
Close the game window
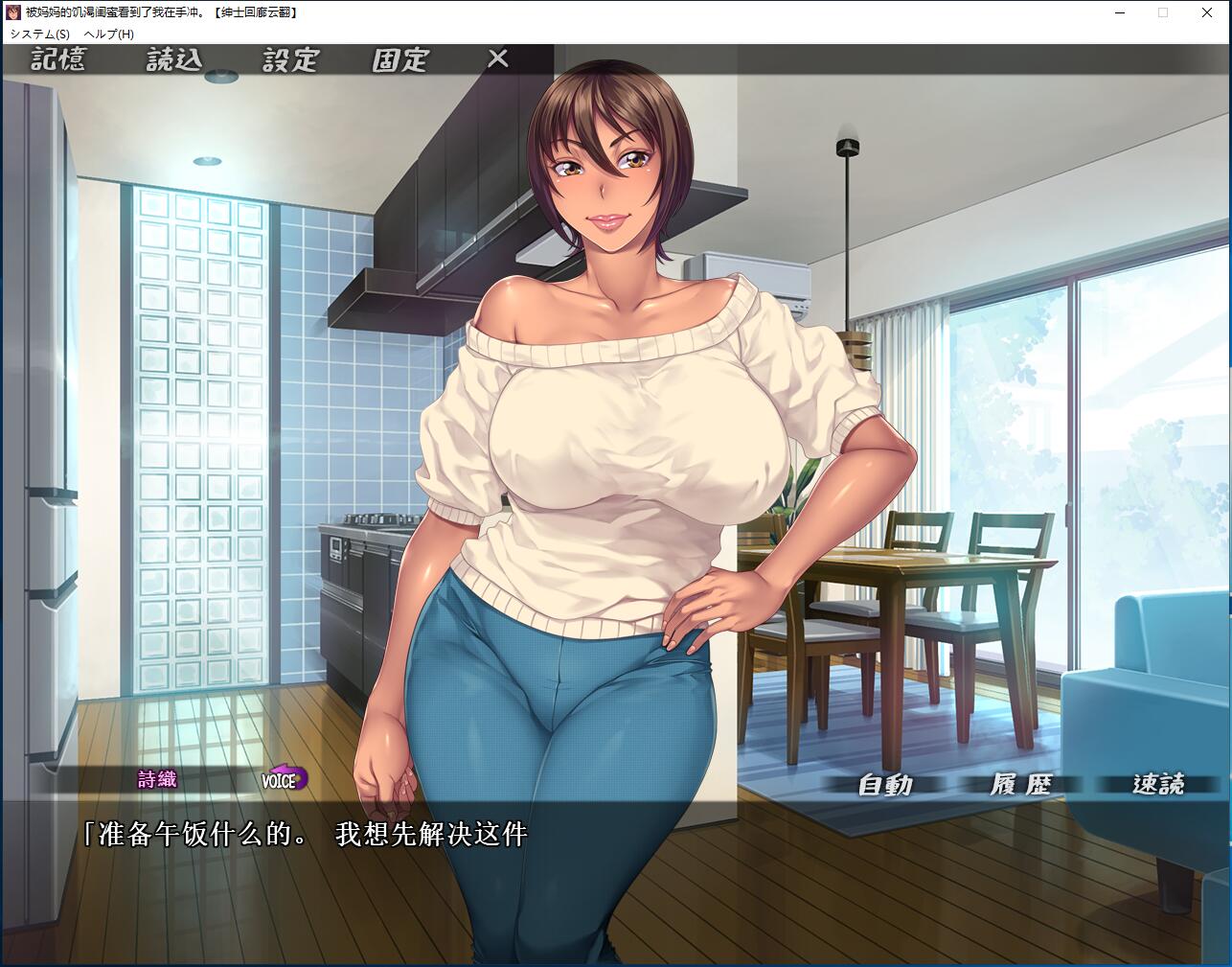coord(1207,12)
